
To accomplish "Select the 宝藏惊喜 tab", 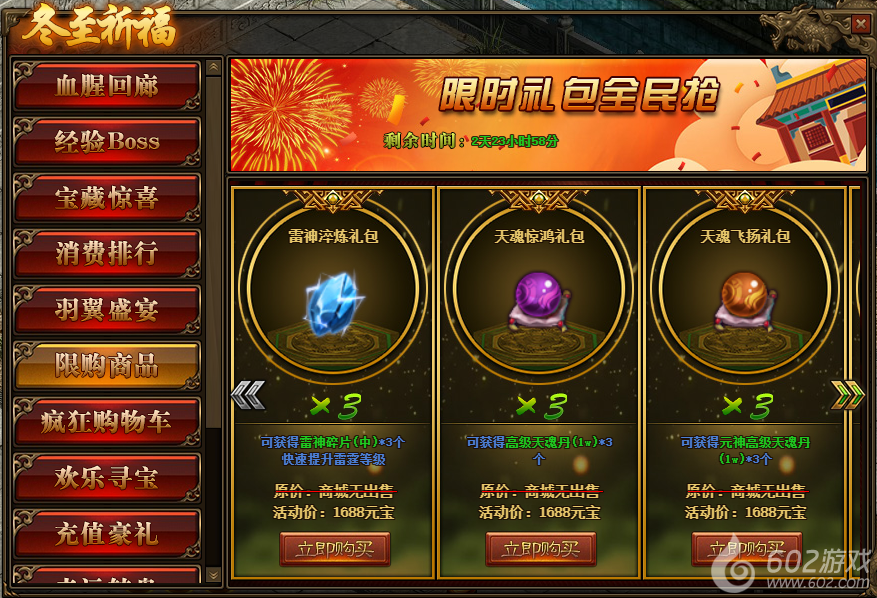I will [x=106, y=197].
